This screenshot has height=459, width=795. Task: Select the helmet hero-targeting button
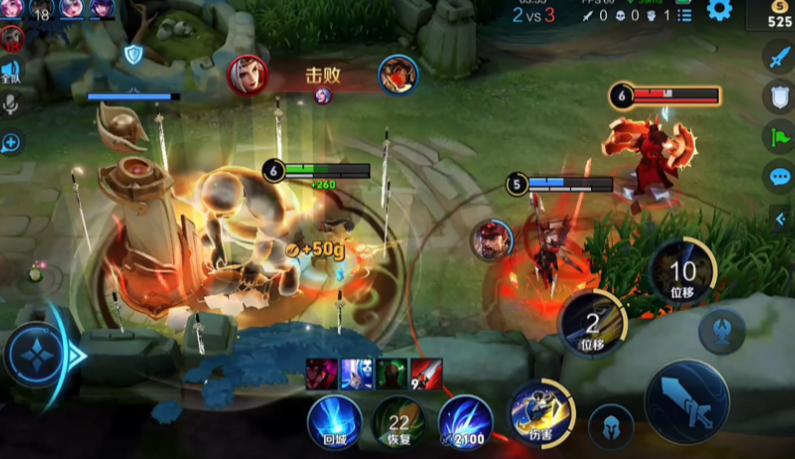611,425
